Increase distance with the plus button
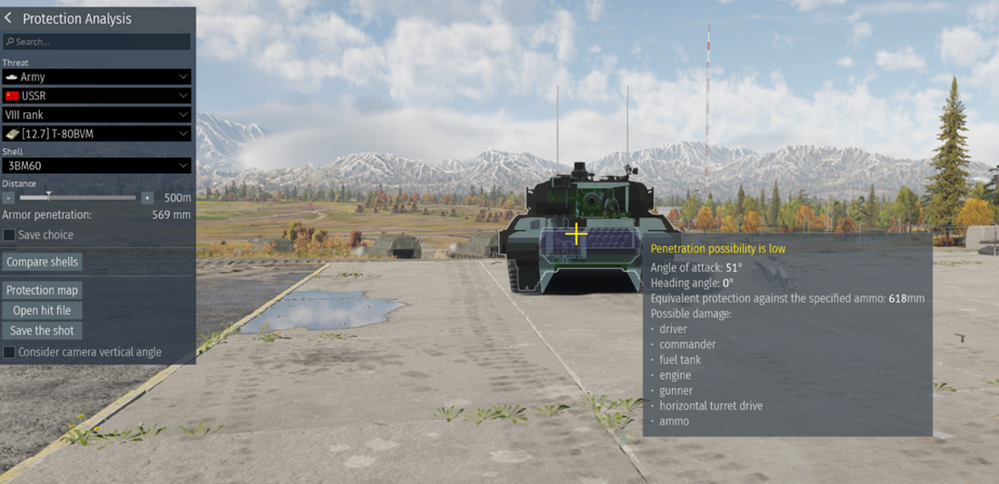Screen dimensions: 999x484 pyautogui.click(x=147, y=198)
